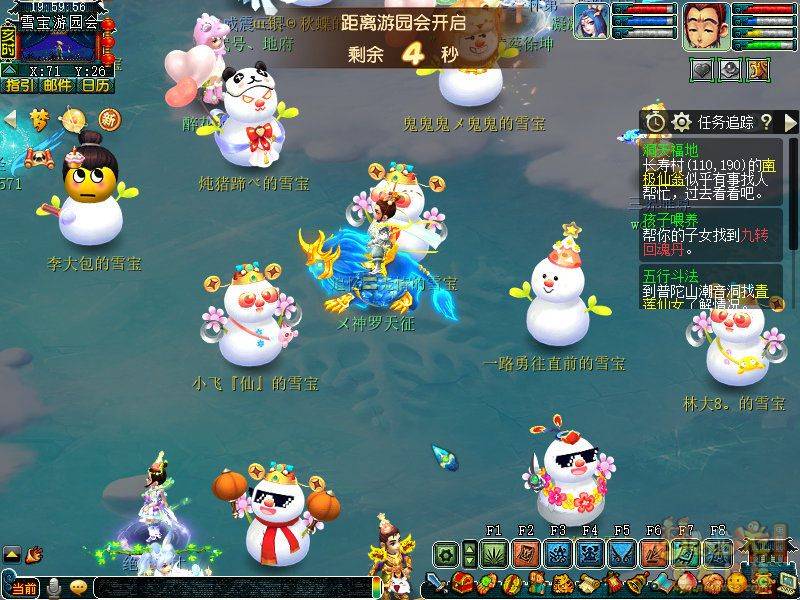Click the golden 梦 icon
The height and width of the screenshot is (600, 800).
[x=39, y=120]
